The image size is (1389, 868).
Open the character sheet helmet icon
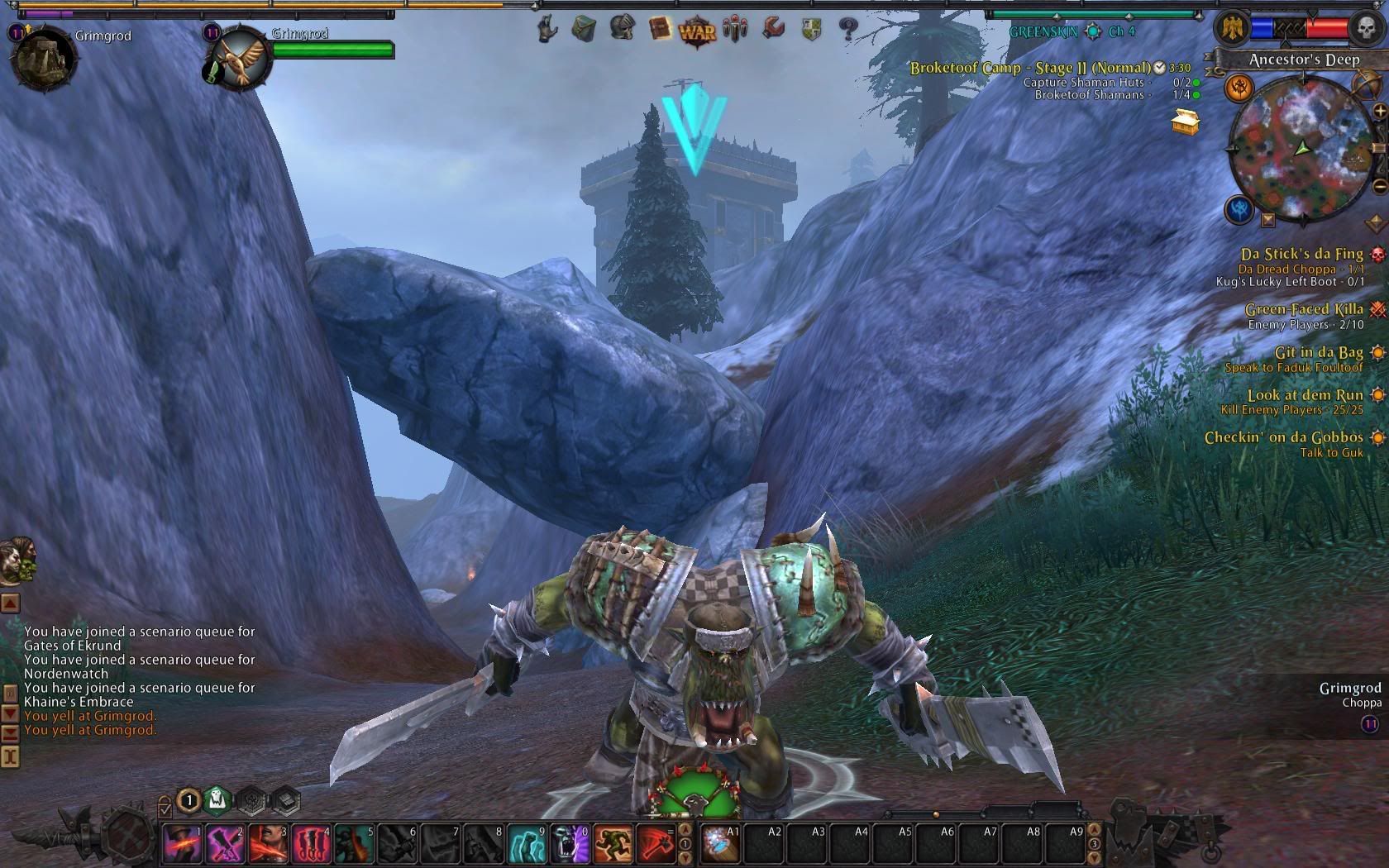pos(622,29)
